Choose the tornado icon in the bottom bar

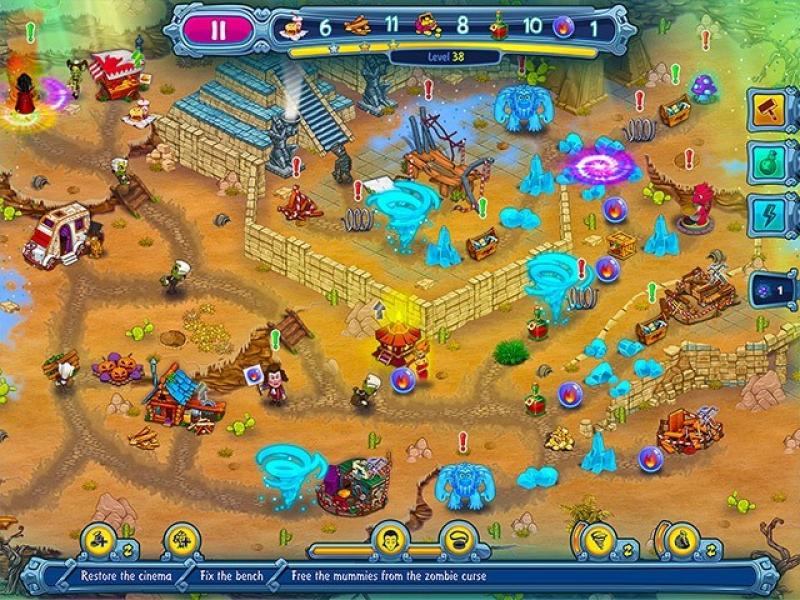(x=596, y=541)
